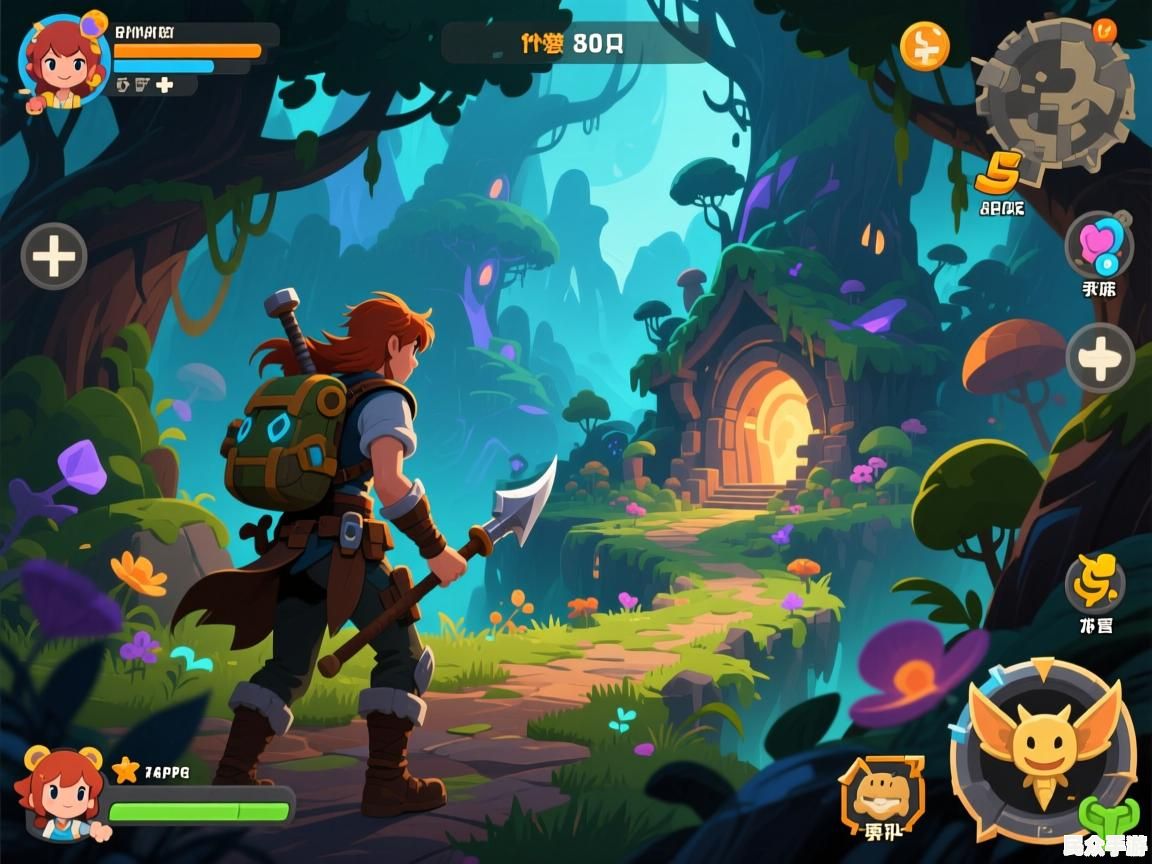The image size is (1152, 864).
Task: Open the red-haired hero portrait at the top
Action: click(x=63, y=62)
